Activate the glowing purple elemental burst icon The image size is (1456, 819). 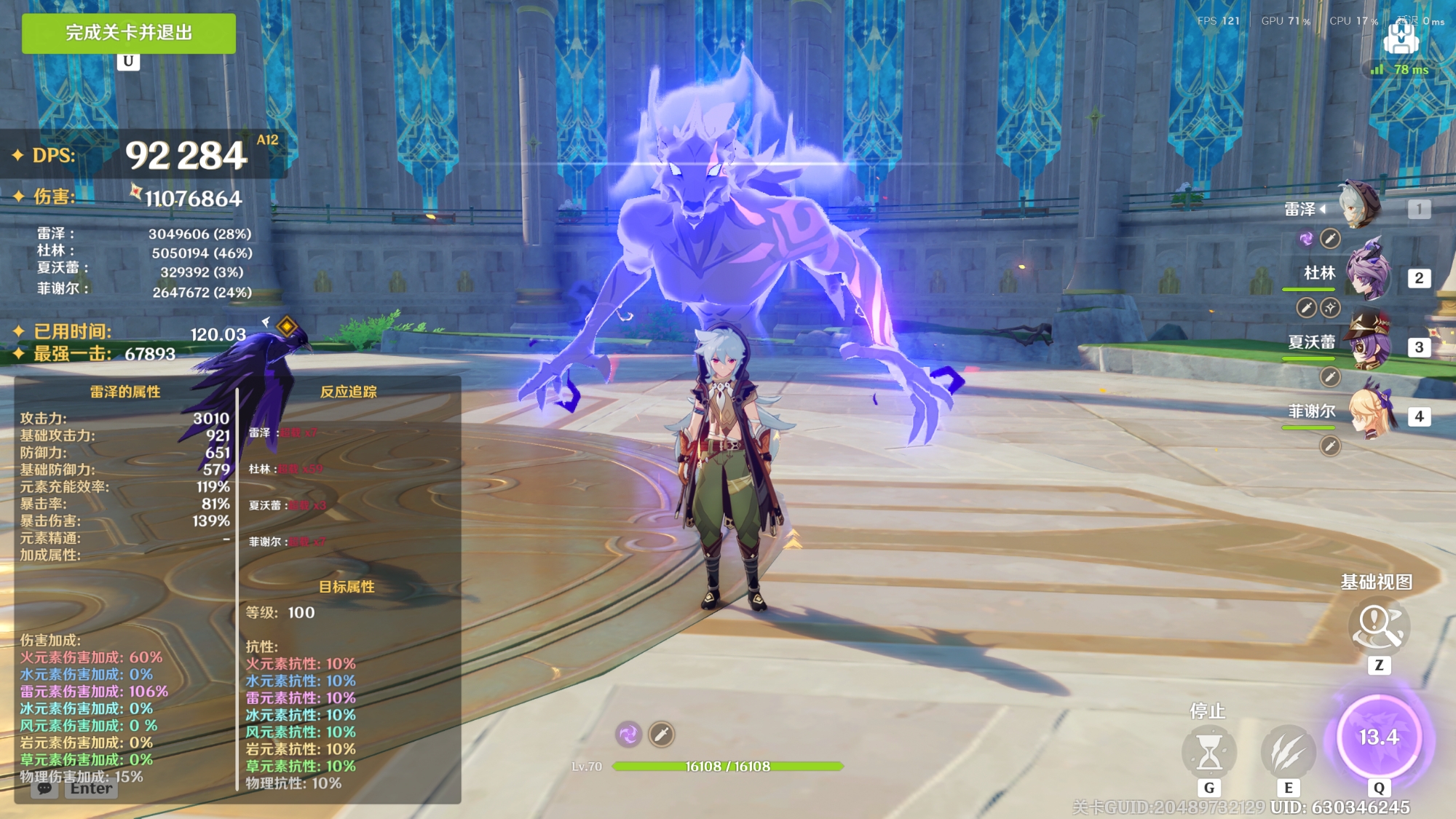1379,737
